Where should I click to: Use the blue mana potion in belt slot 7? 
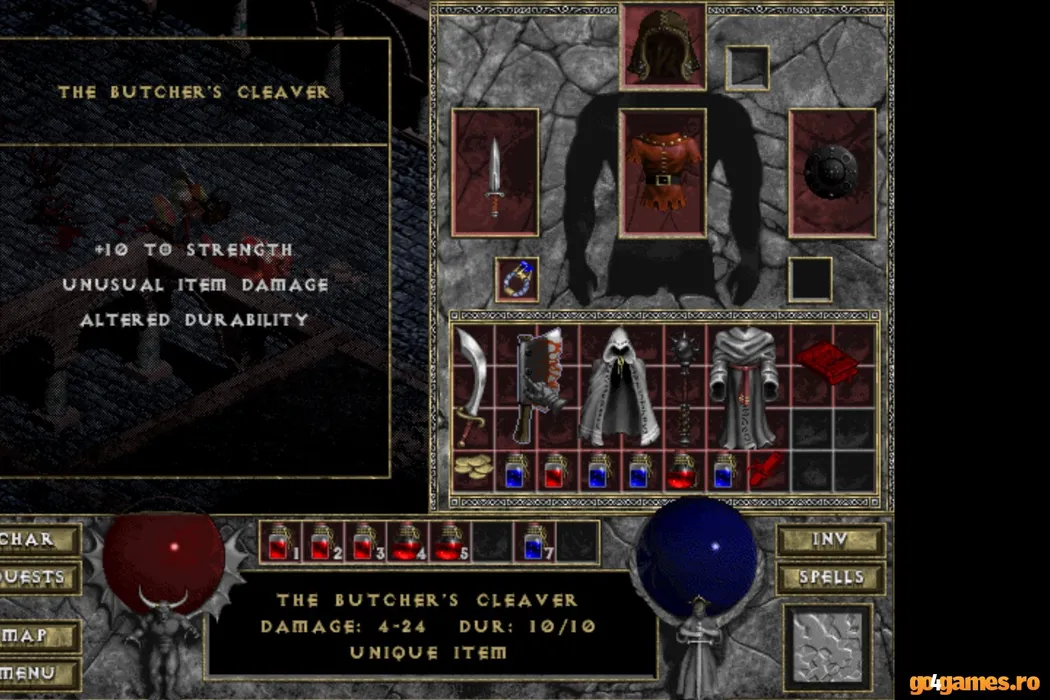tap(535, 542)
